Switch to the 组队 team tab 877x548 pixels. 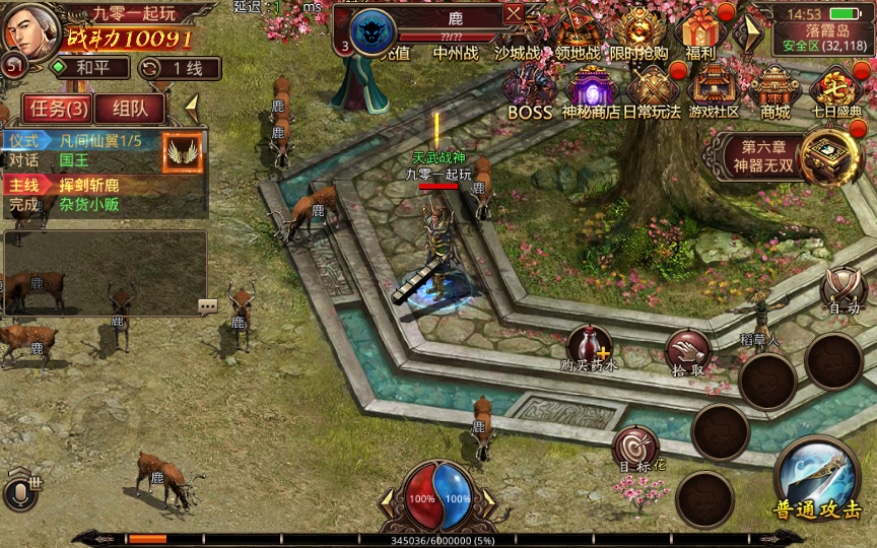130,108
